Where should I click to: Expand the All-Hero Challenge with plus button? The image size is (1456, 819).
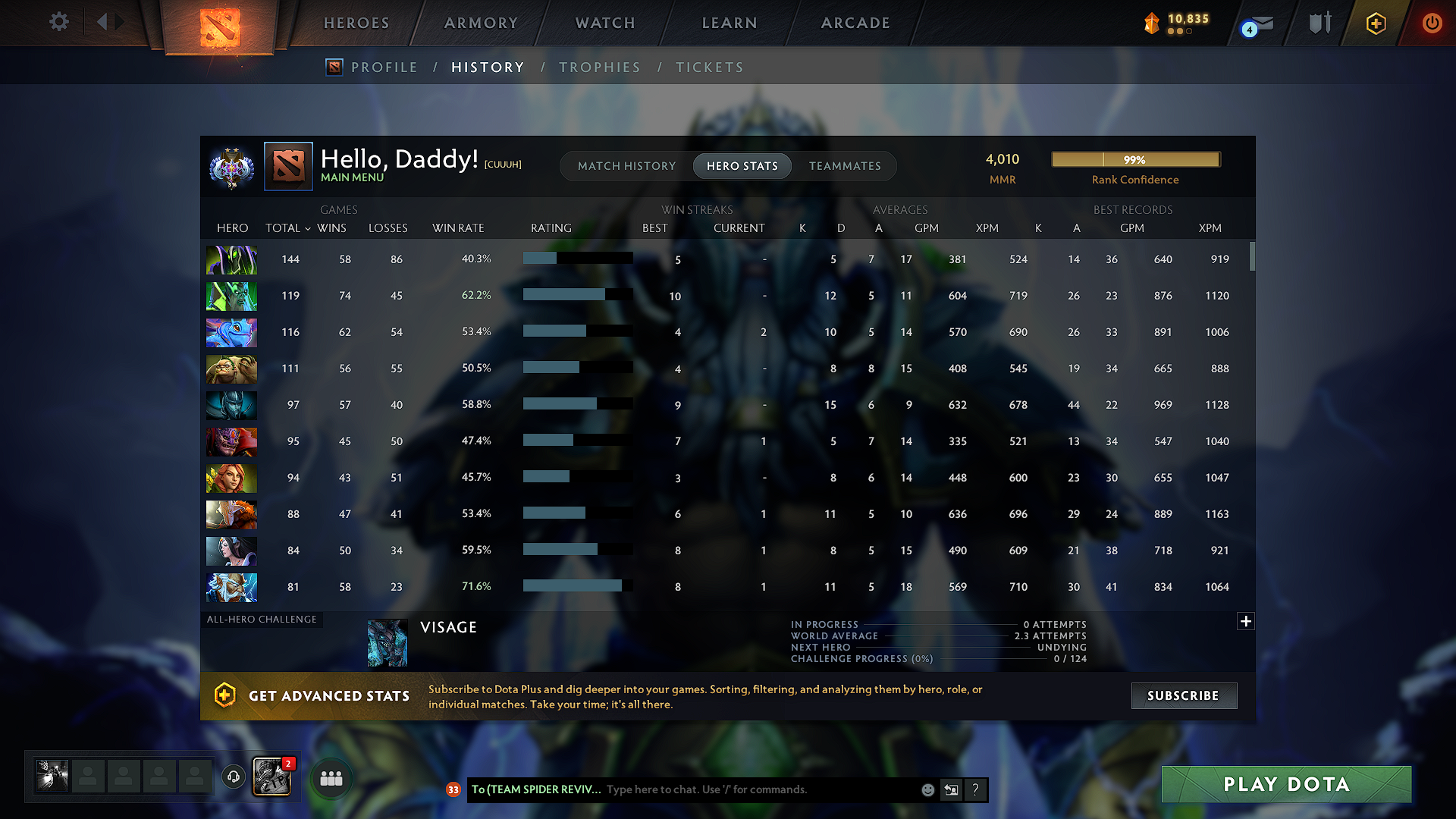coord(1246,621)
